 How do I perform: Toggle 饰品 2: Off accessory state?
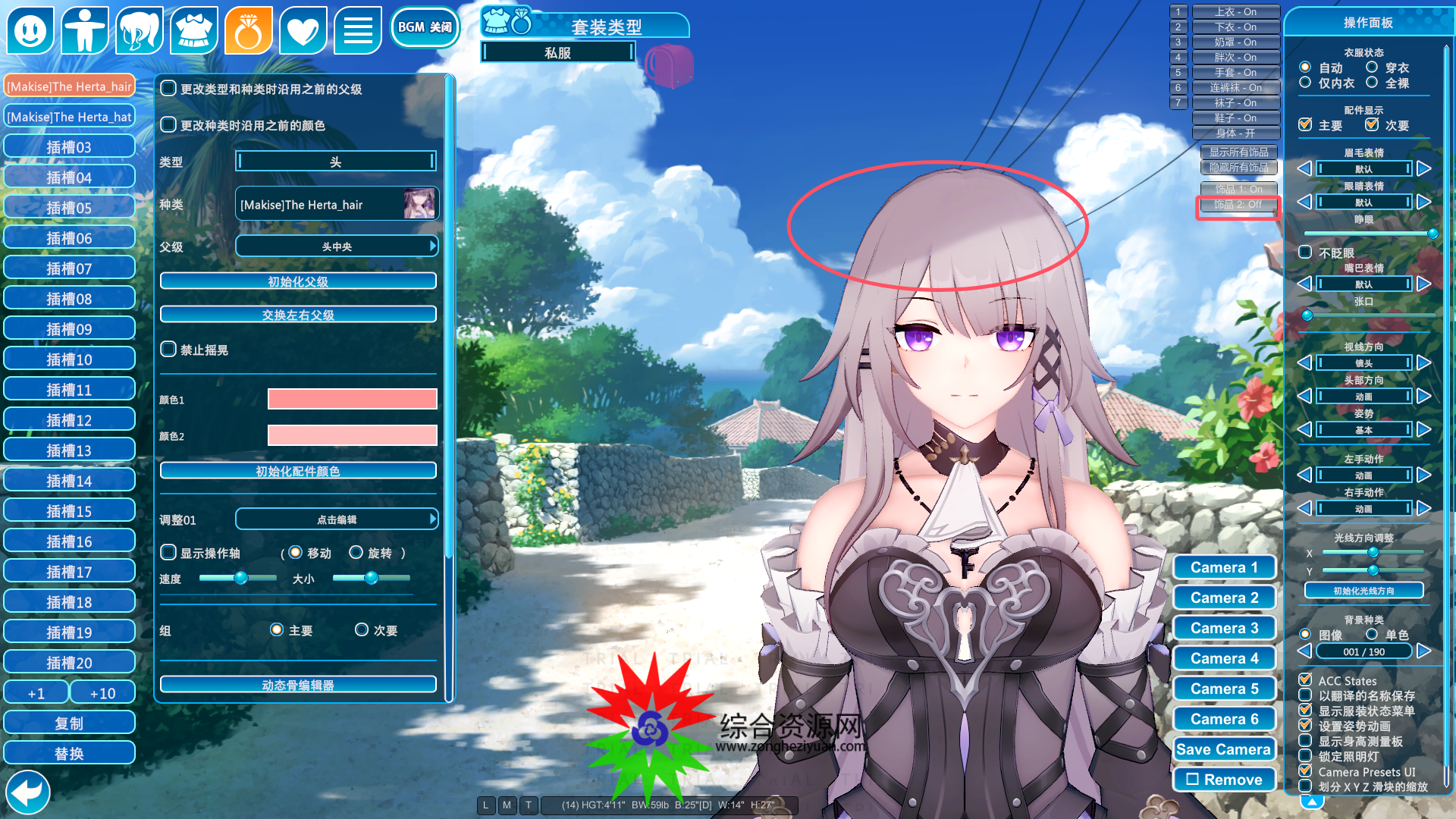click(1238, 205)
